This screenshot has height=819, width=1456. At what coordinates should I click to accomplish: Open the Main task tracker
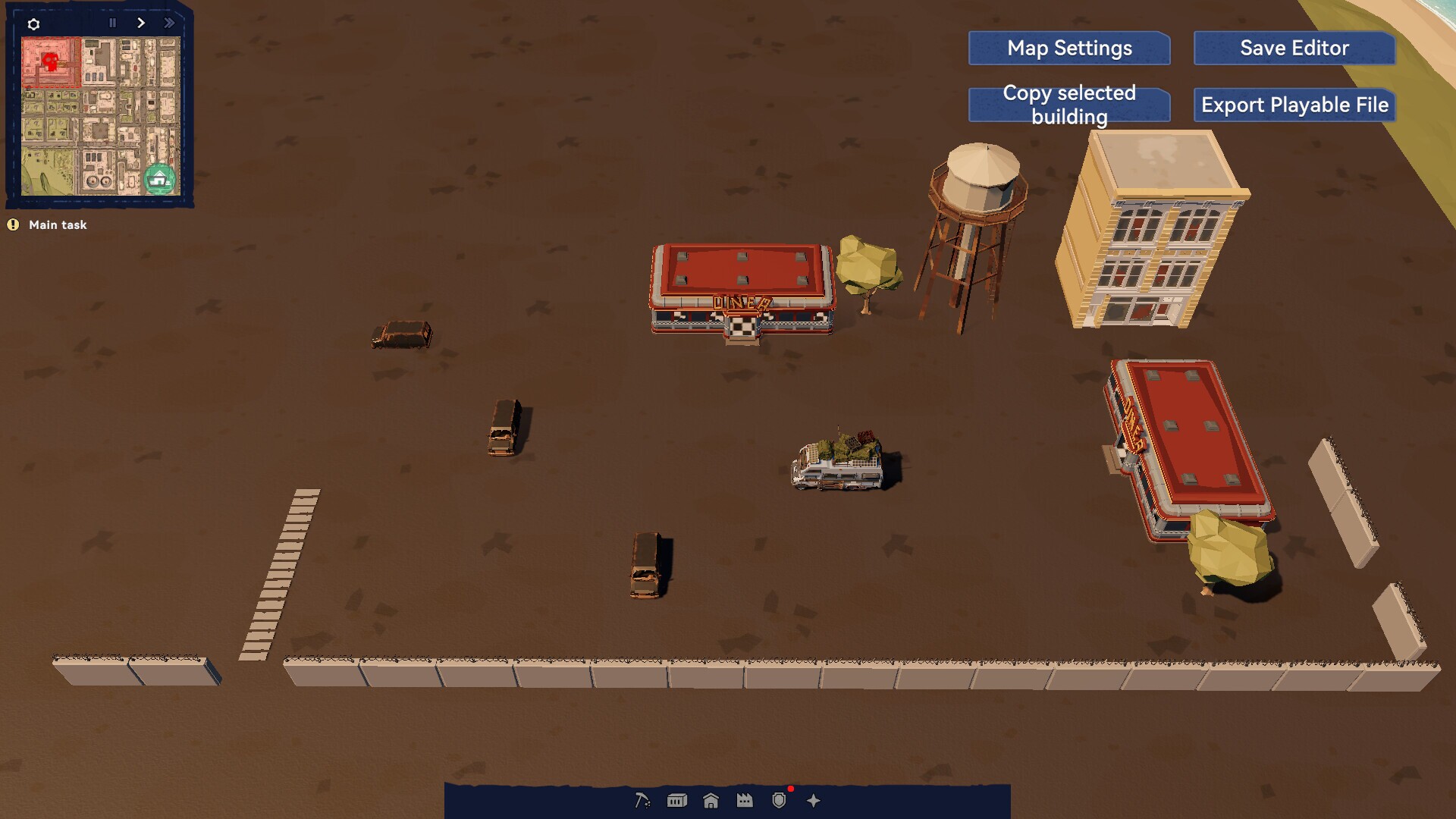tap(58, 224)
